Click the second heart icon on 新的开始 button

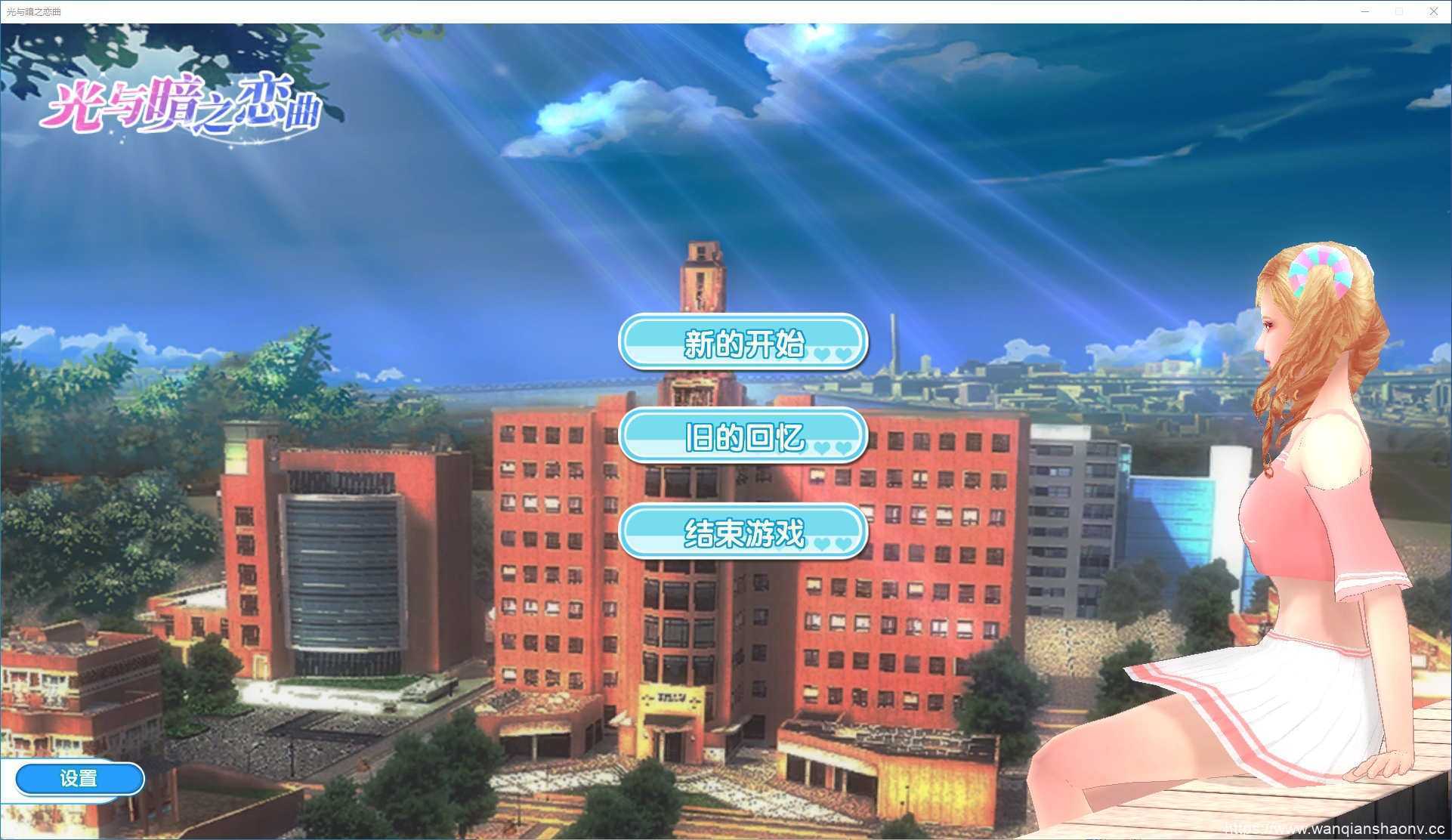843,354
